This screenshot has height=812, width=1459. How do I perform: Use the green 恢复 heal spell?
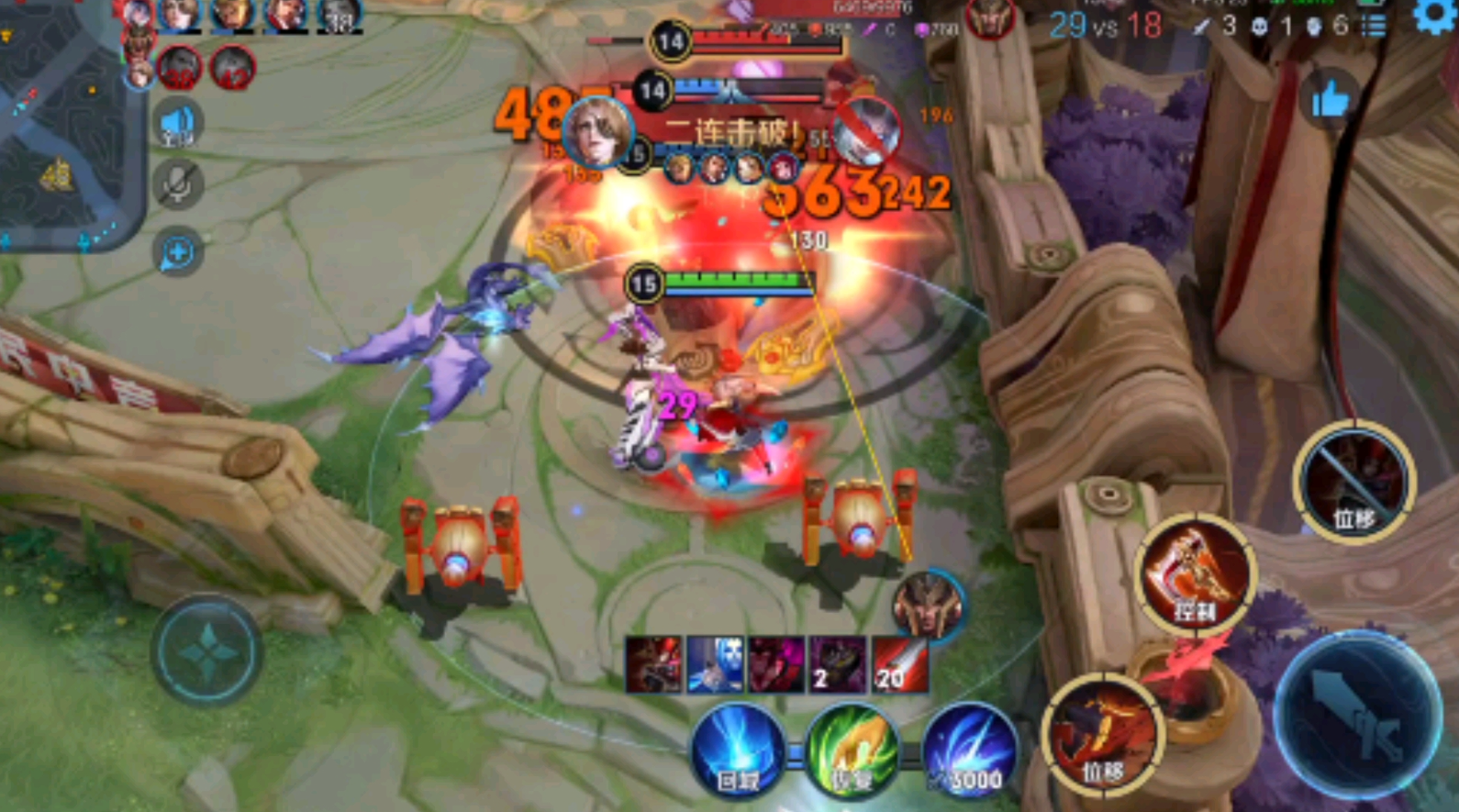(x=852, y=752)
